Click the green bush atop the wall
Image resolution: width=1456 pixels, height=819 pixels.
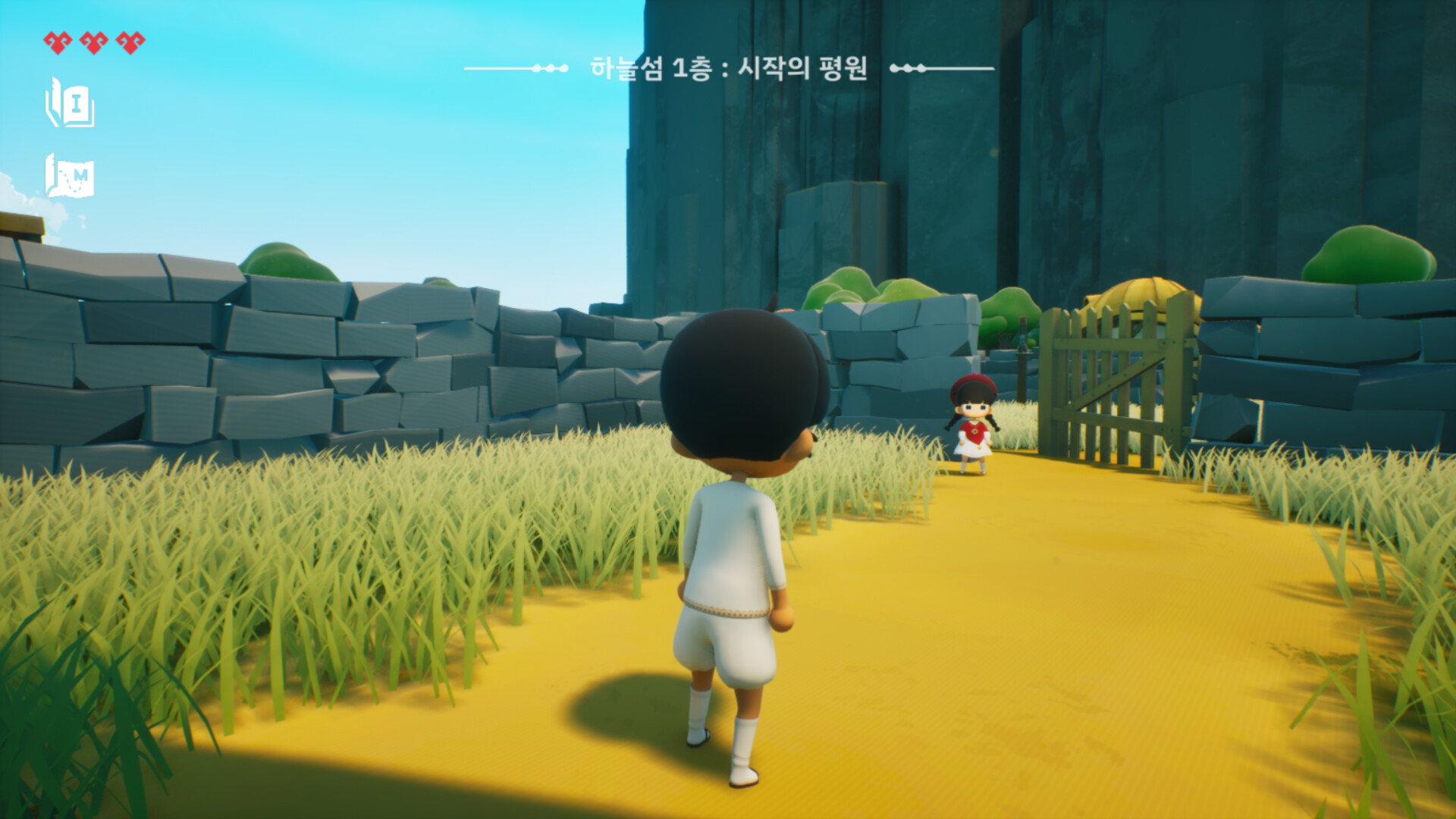(x=288, y=258)
